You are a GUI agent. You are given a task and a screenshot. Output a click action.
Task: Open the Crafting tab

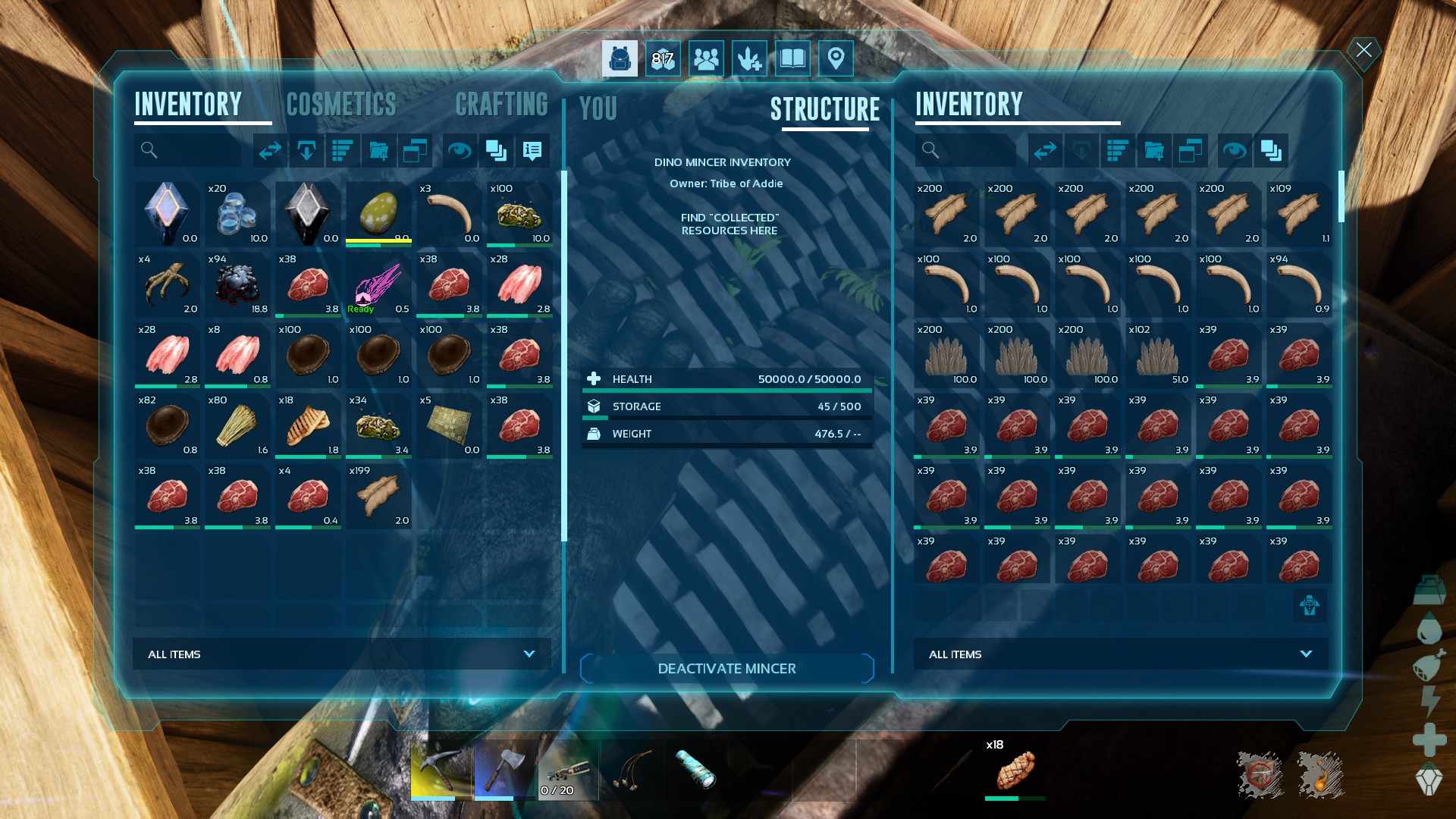501,105
